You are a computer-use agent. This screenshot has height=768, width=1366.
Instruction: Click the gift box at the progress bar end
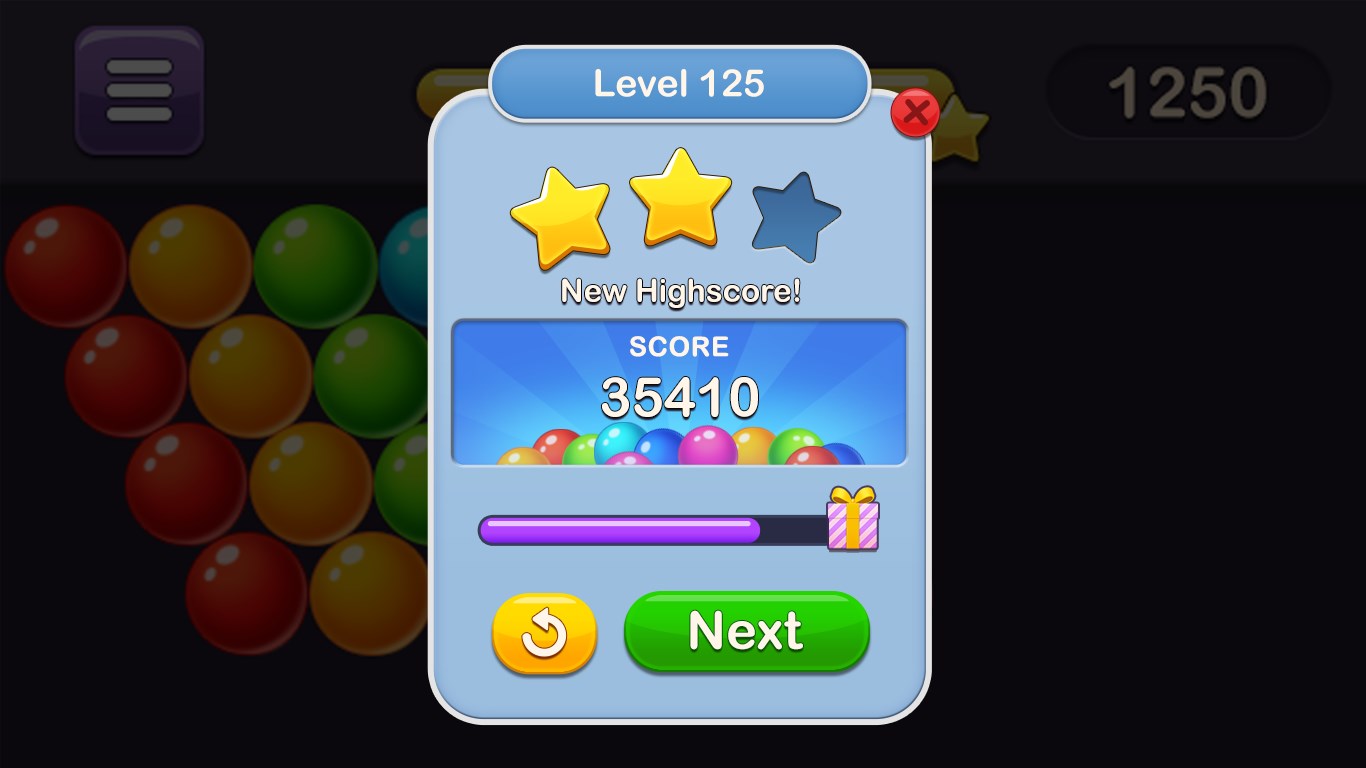pos(851,523)
